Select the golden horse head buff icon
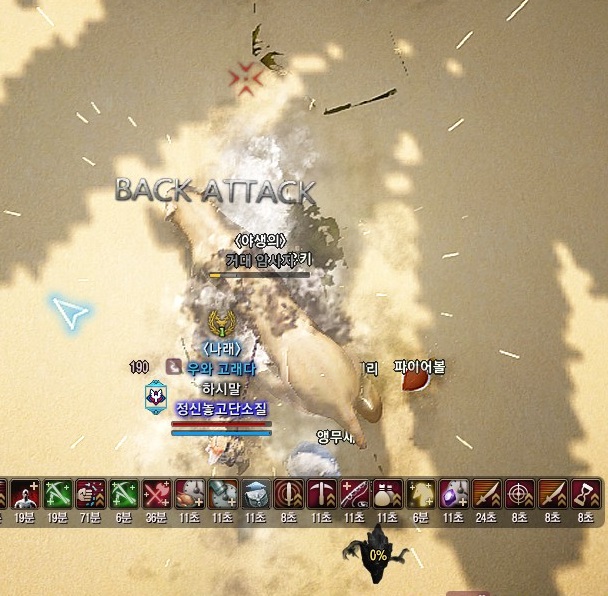Image resolution: width=608 pixels, height=596 pixels. [420, 494]
